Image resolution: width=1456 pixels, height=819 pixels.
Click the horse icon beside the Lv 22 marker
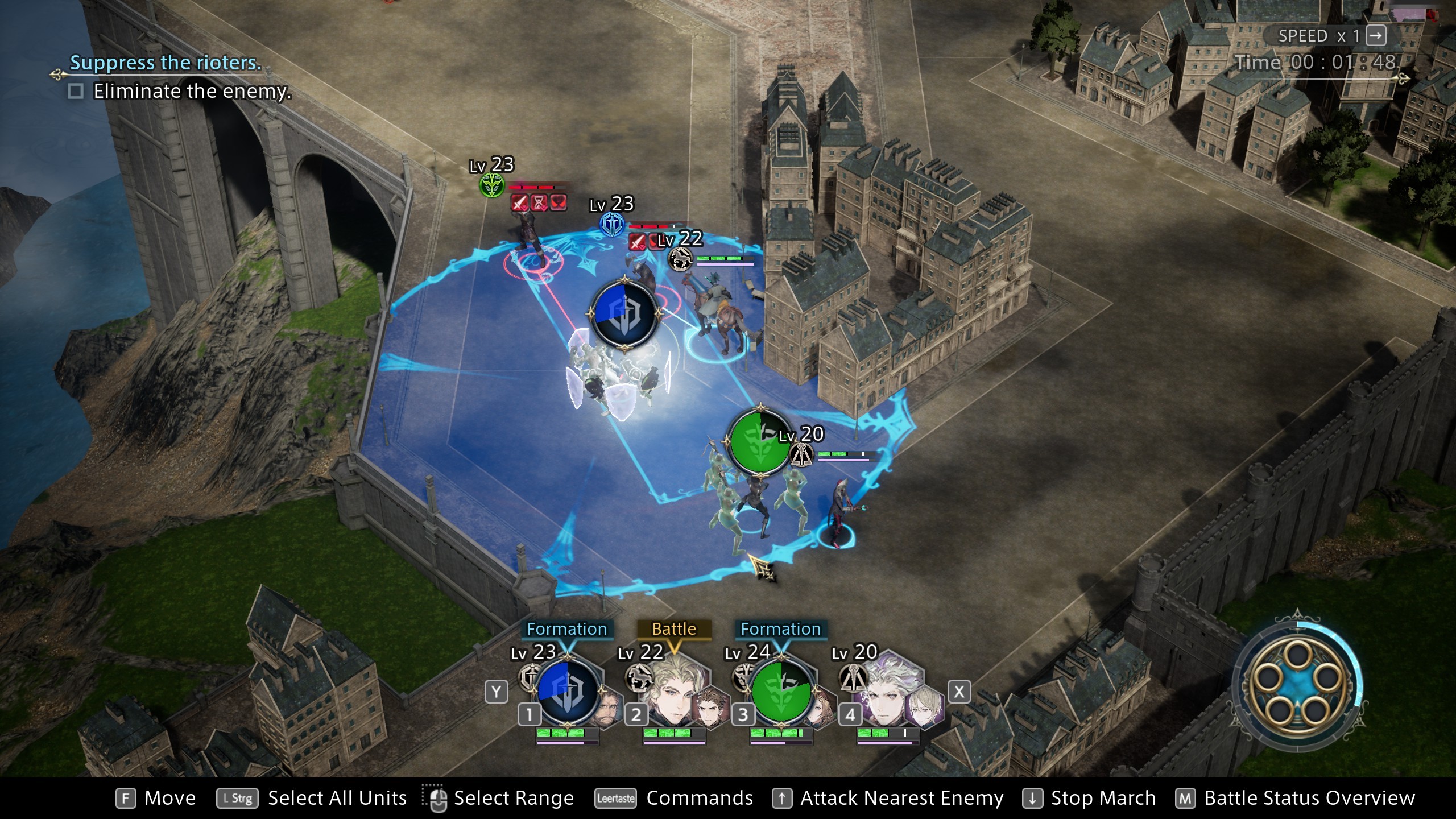click(680, 260)
